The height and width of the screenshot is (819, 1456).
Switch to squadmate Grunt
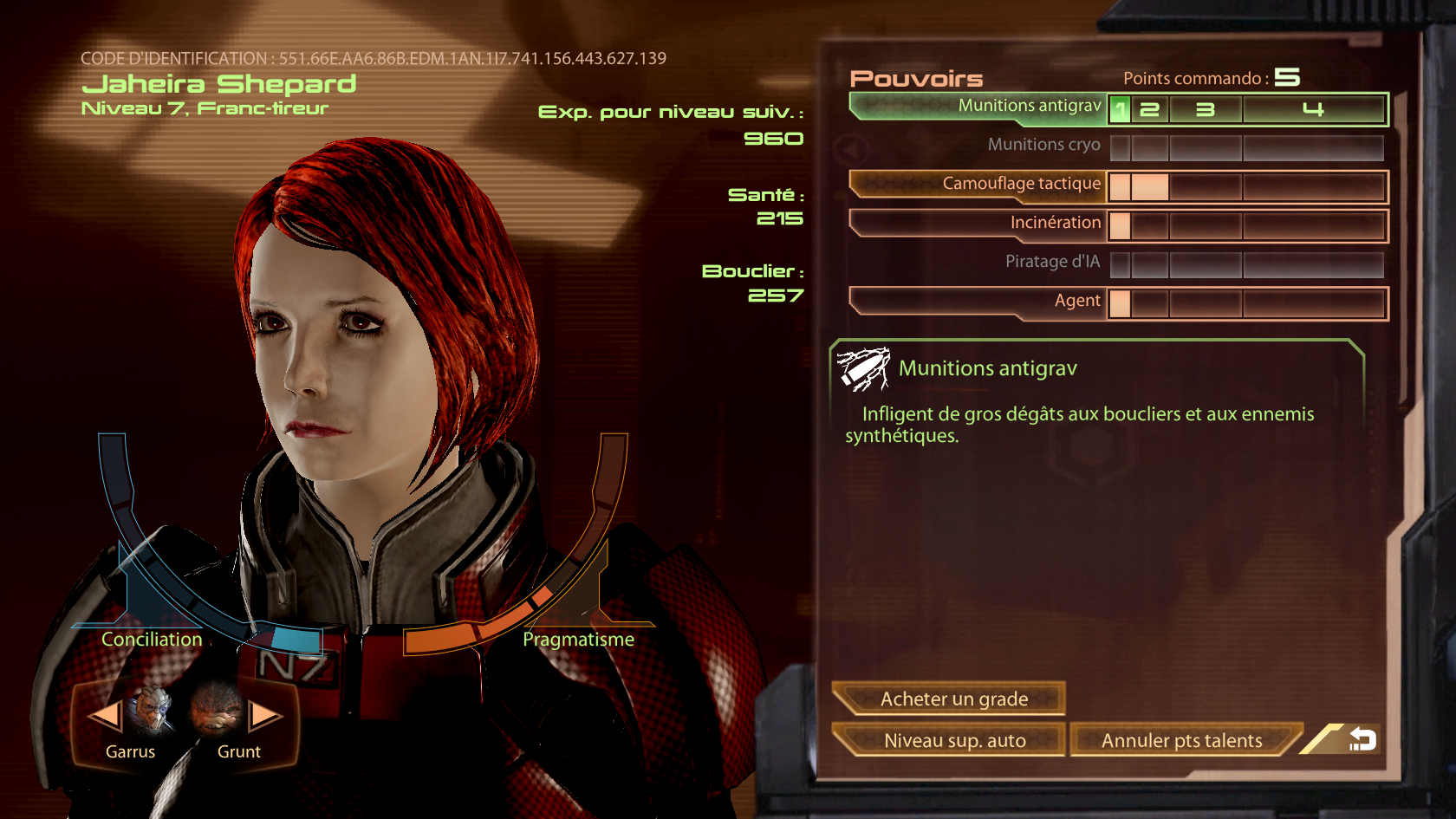coord(218,711)
